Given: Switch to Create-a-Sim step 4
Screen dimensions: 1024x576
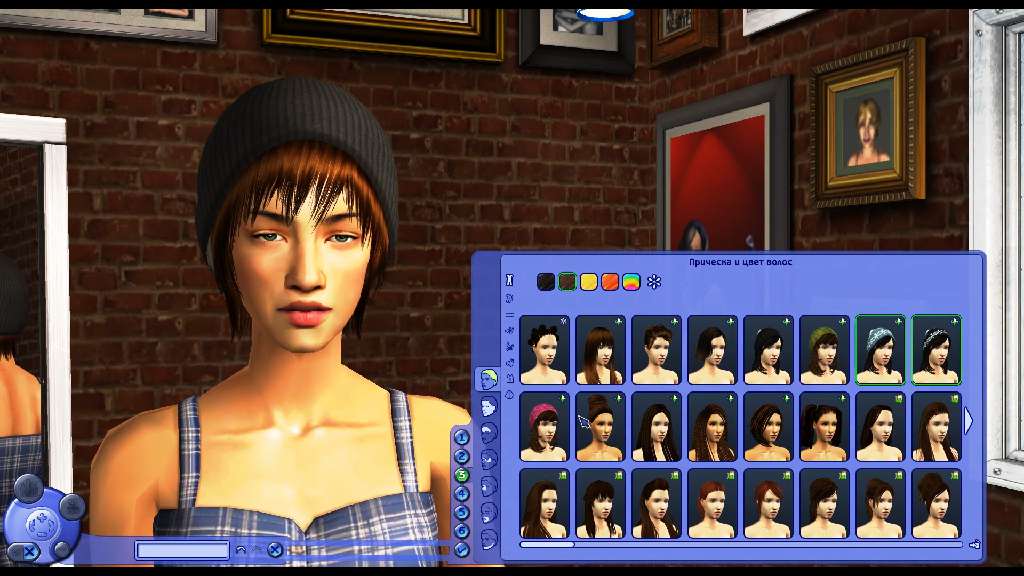Looking at the screenshot, I should pos(462,493).
